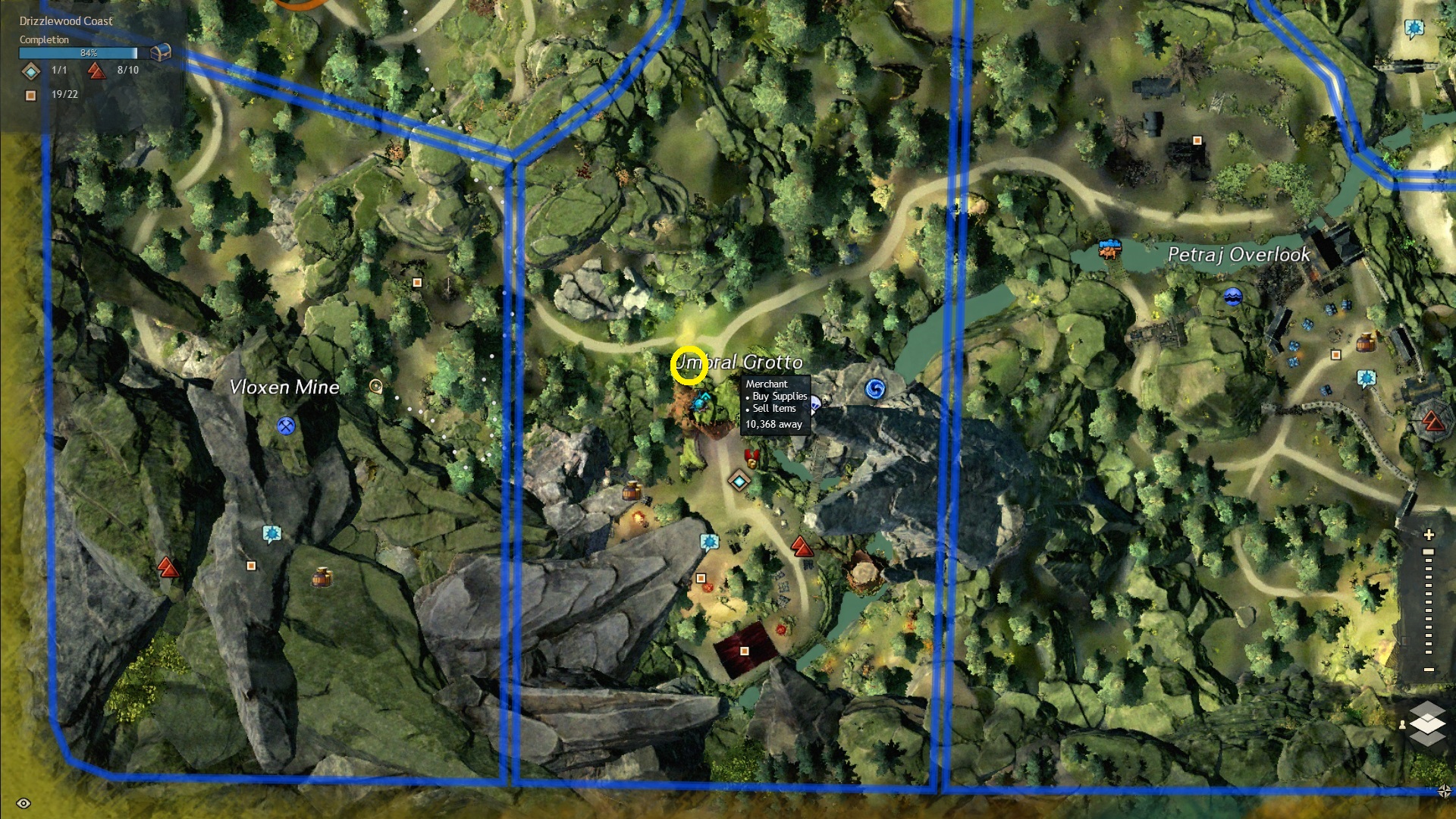Screen dimensions: 1456x819
Task: Select the barrel marker in Petraj Overlook camp
Action: (1365, 341)
